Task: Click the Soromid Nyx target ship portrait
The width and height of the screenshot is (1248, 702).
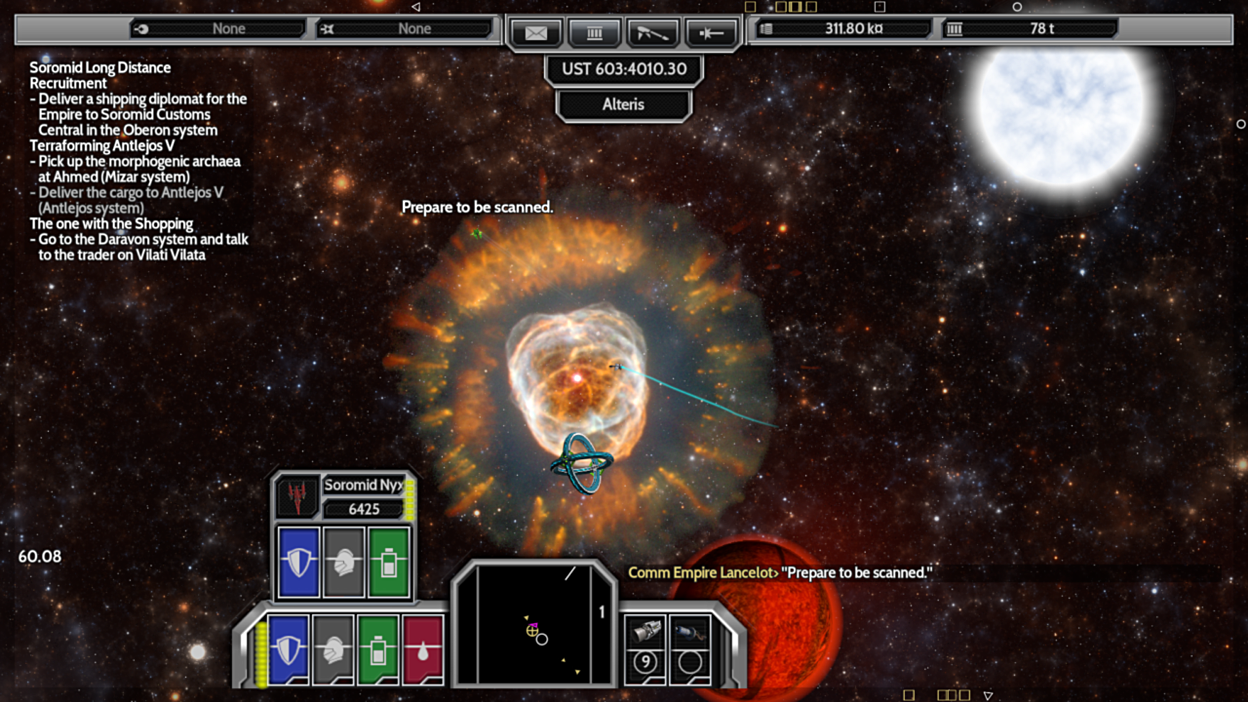Action: pos(297,496)
